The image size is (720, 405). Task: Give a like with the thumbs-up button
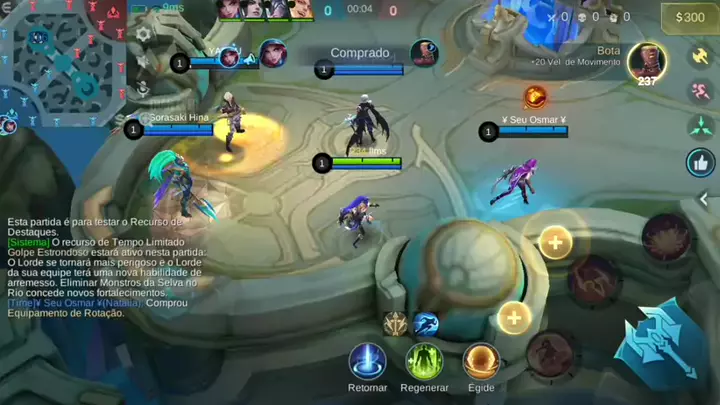(x=700, y=162)
